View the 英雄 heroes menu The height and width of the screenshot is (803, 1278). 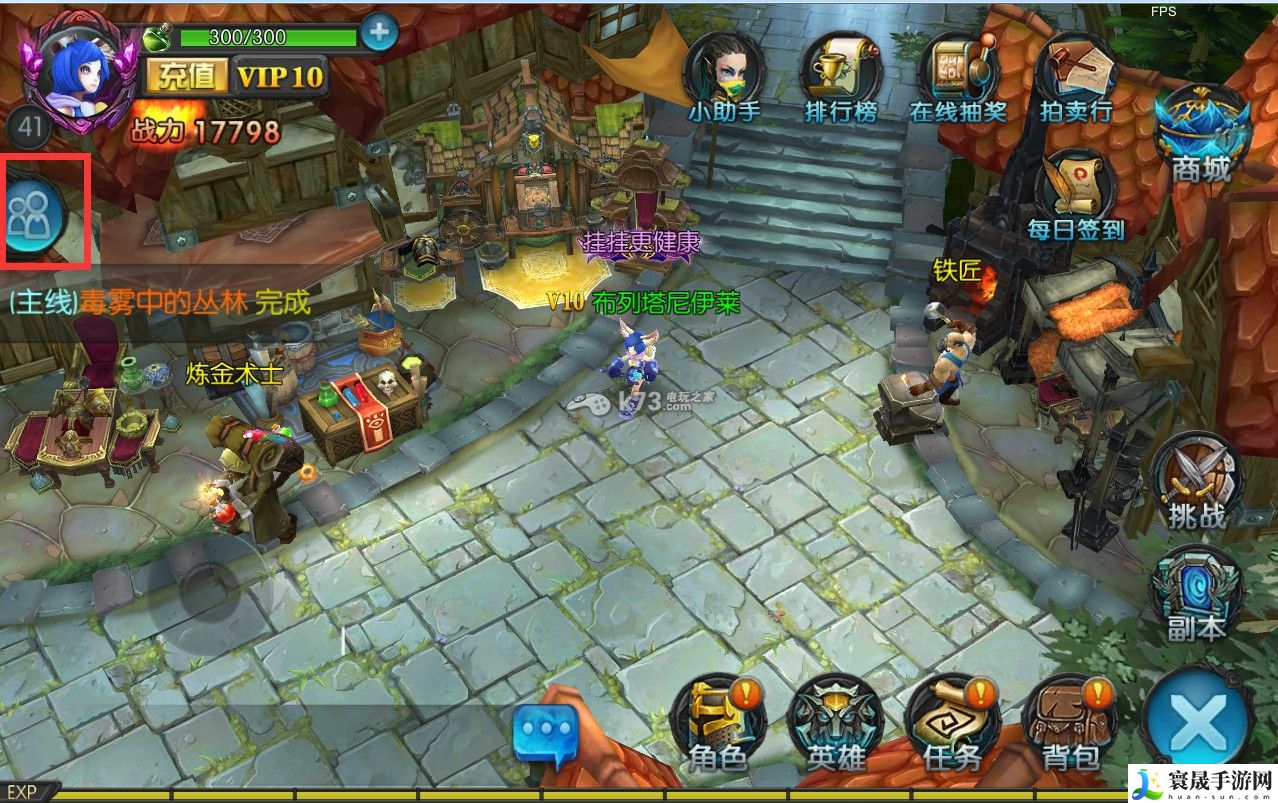tap(836, 722)
